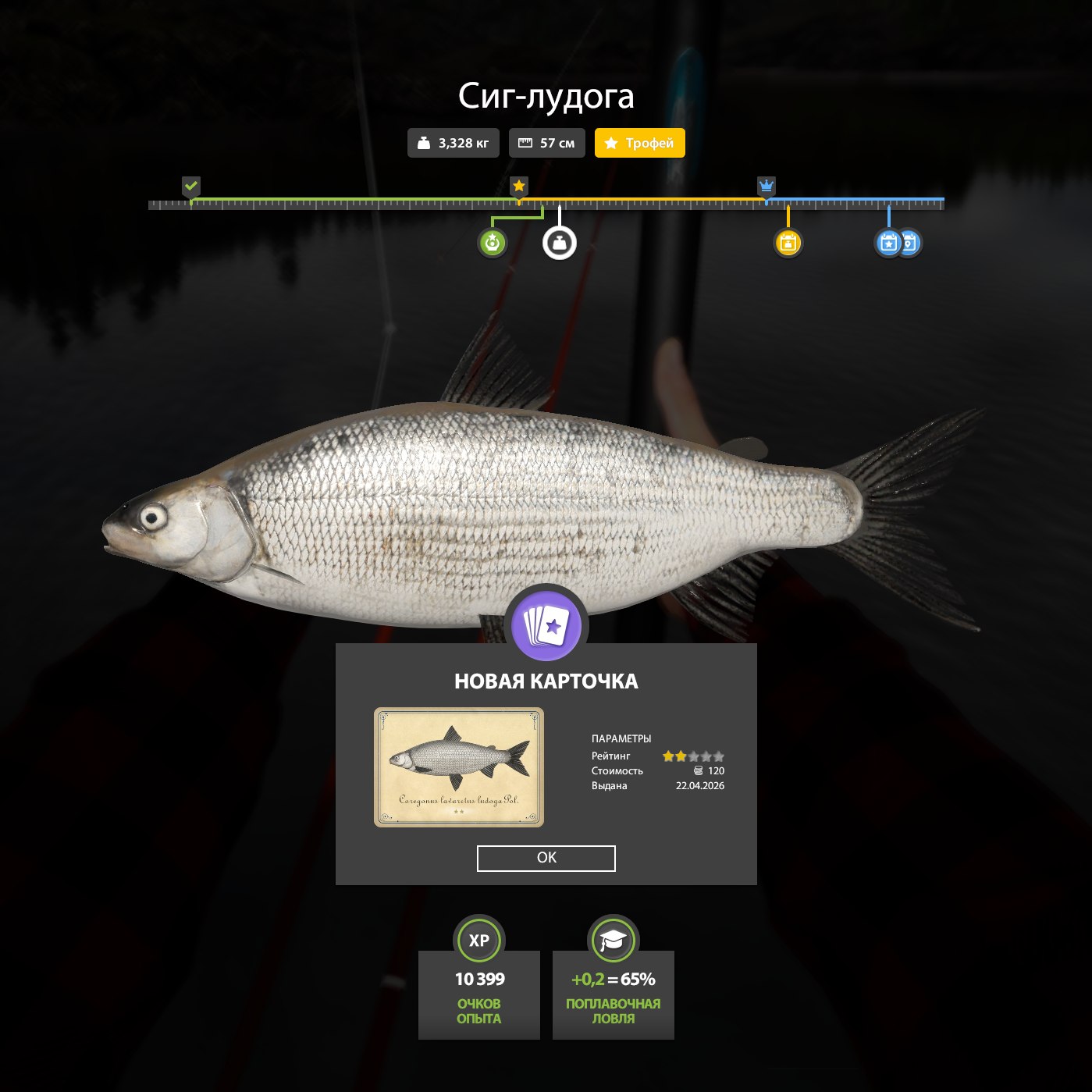Click the white weight icon on the scale
Viewport: 1092px width, 1092px height.
(x=560, y=244)
